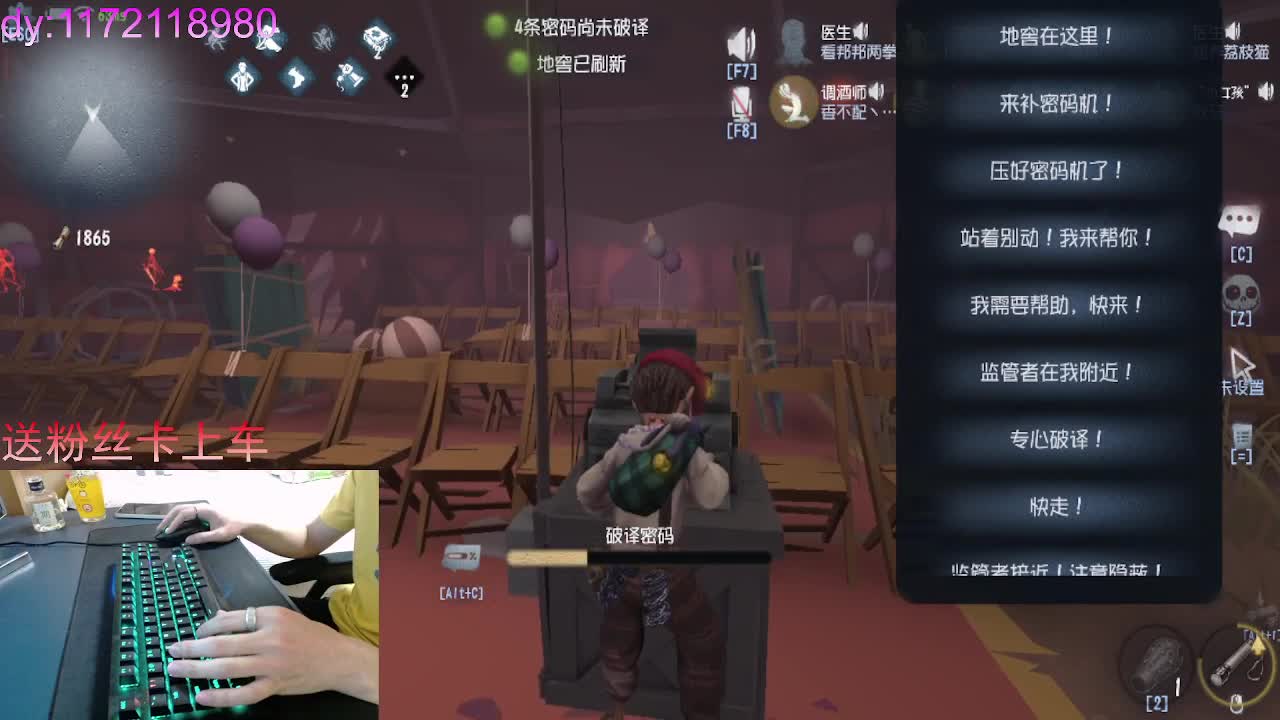Click the rabbit-shaped trait icon top left

(x=296, y=79)
